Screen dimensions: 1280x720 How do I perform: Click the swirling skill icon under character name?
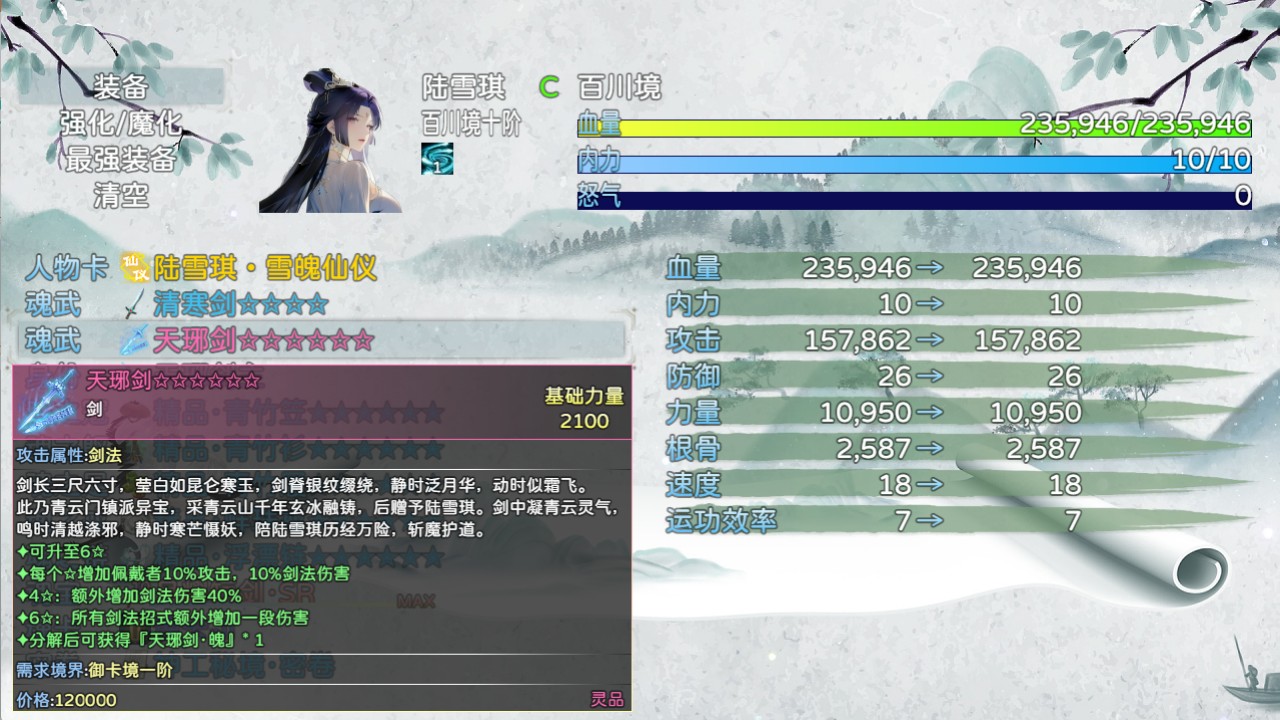[x=437, y=159]
